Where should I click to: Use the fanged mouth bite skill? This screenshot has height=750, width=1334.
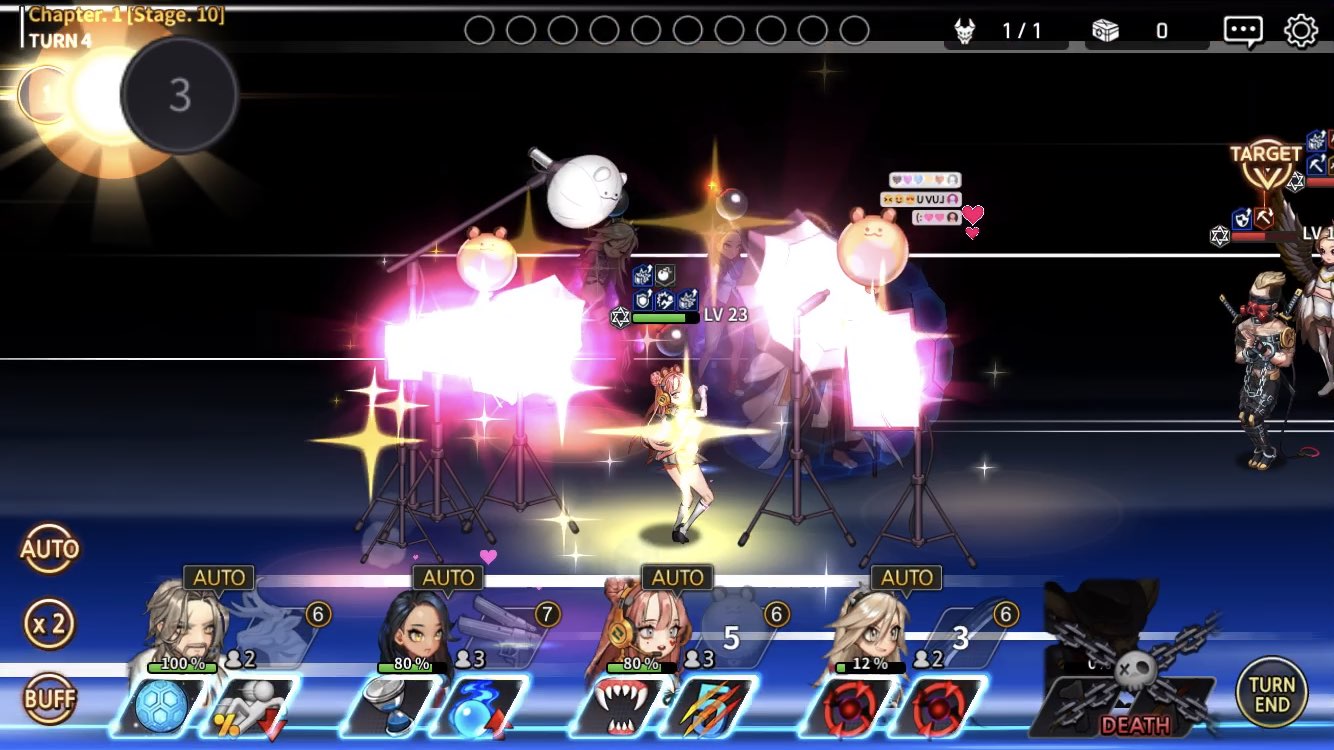[x=620, y=708]
